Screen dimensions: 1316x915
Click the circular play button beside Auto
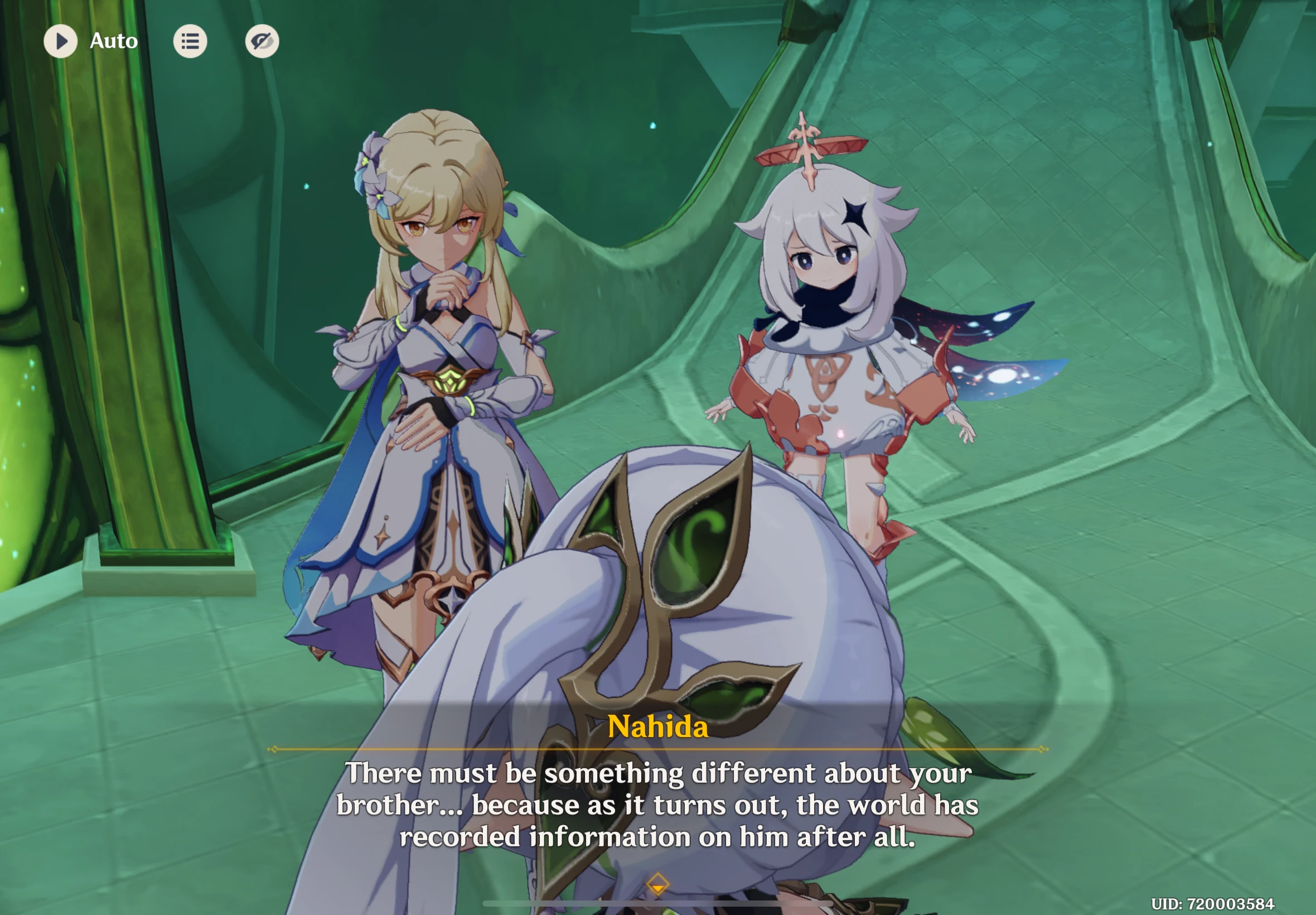click(62, 41)
